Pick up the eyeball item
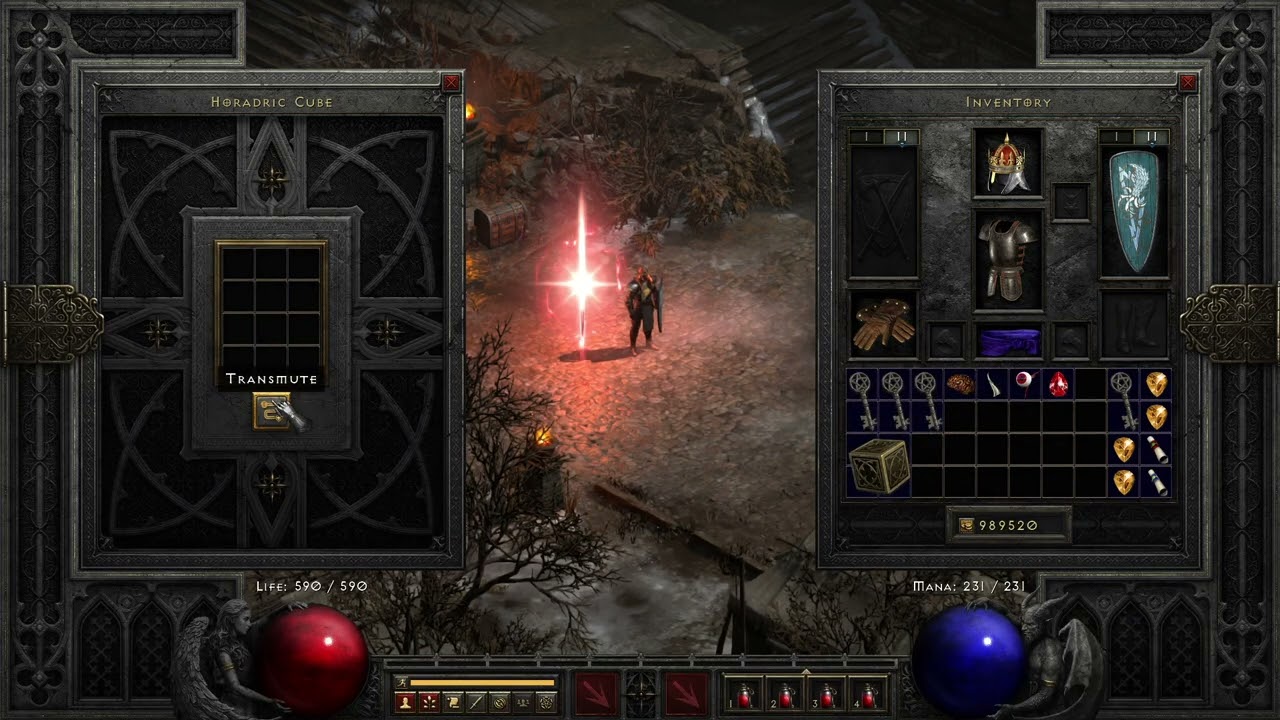The image size is (1280, 720). coord(1026,384)
